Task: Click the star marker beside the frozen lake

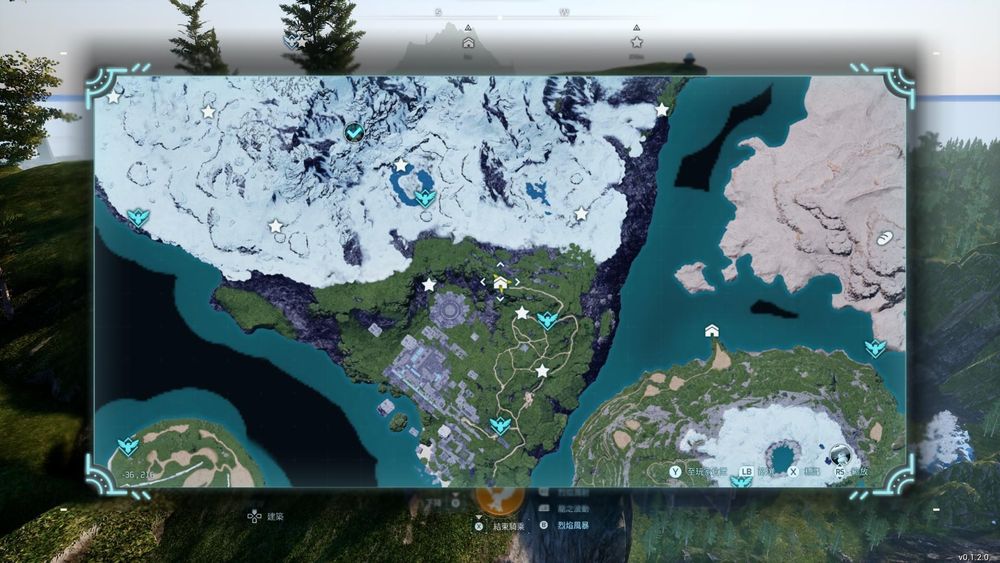Action: click(401, 165)
